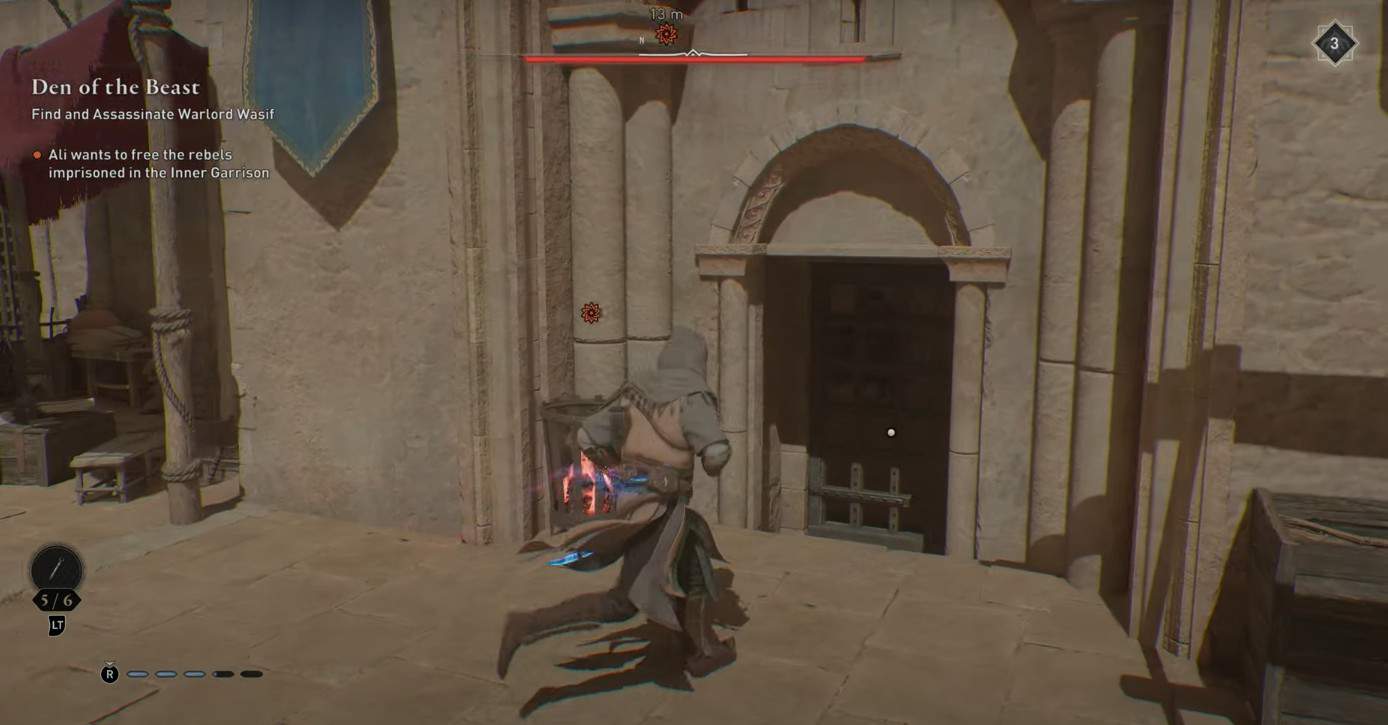Click the diamond icon showing number 3
The width and height of the screenshot is (1388, 725).
1336,43
